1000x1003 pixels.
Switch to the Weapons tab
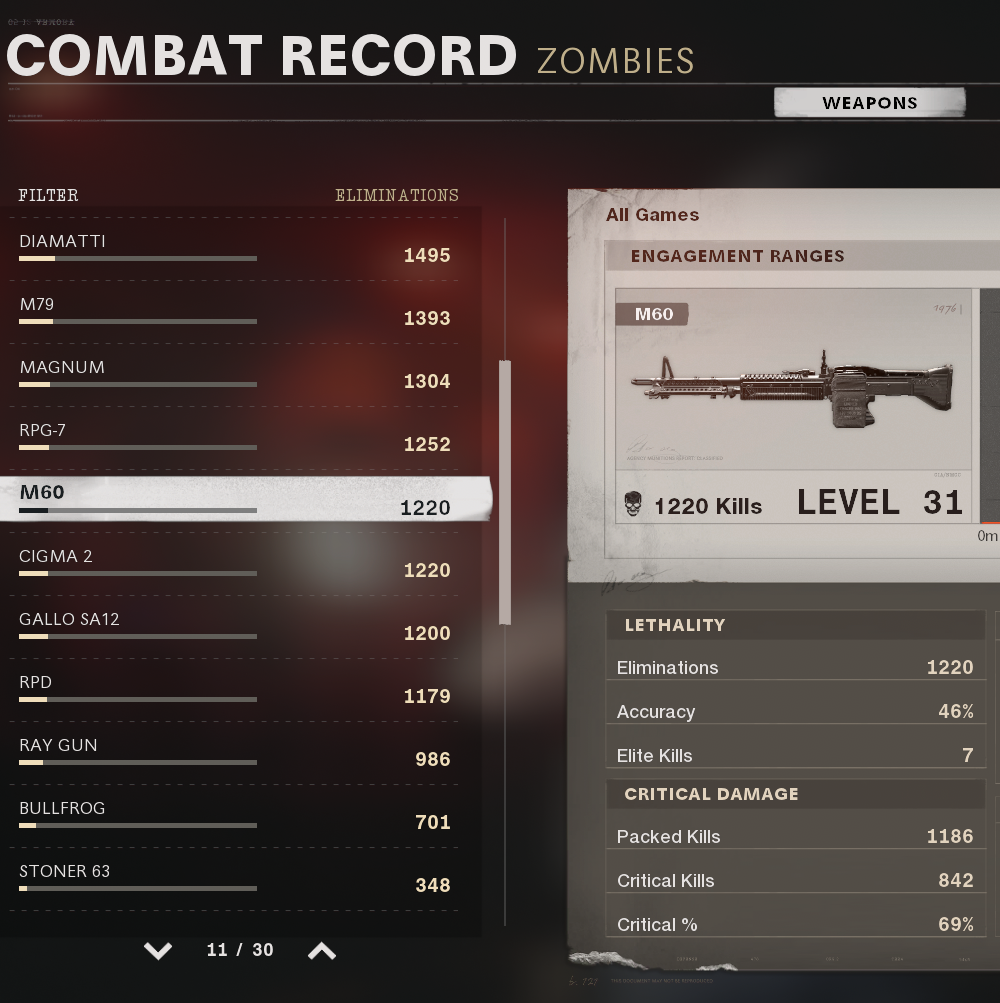(x=869, y=102)
